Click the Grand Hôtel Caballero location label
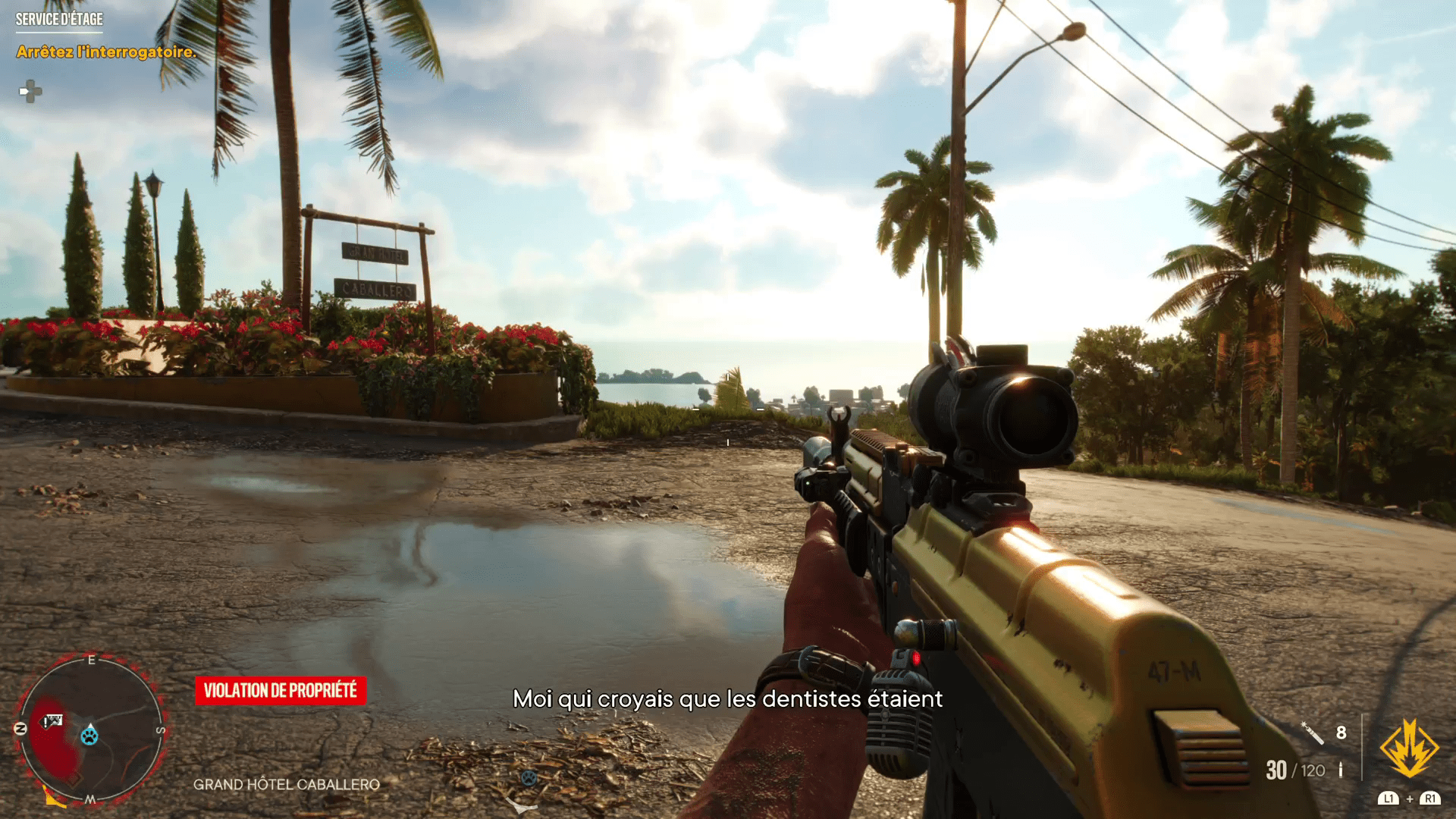The width and height of the screenshot is (1456, 819). pyautogui.click(x=286, y=784)
